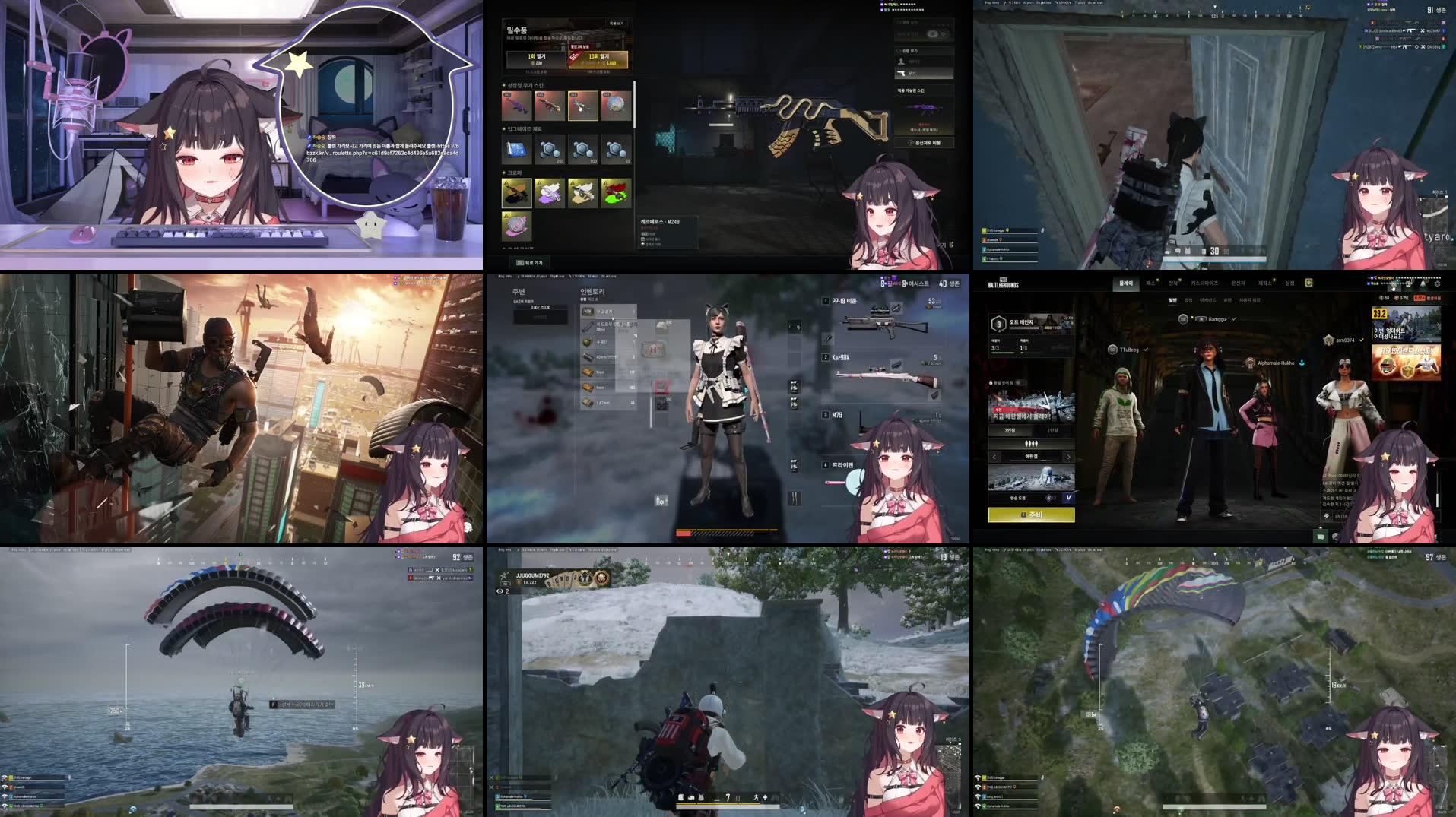Click the purple M249 skin thumbnail under 적용 가능한 스킨
Screen dimensions: 1456x817
(921, 108)
